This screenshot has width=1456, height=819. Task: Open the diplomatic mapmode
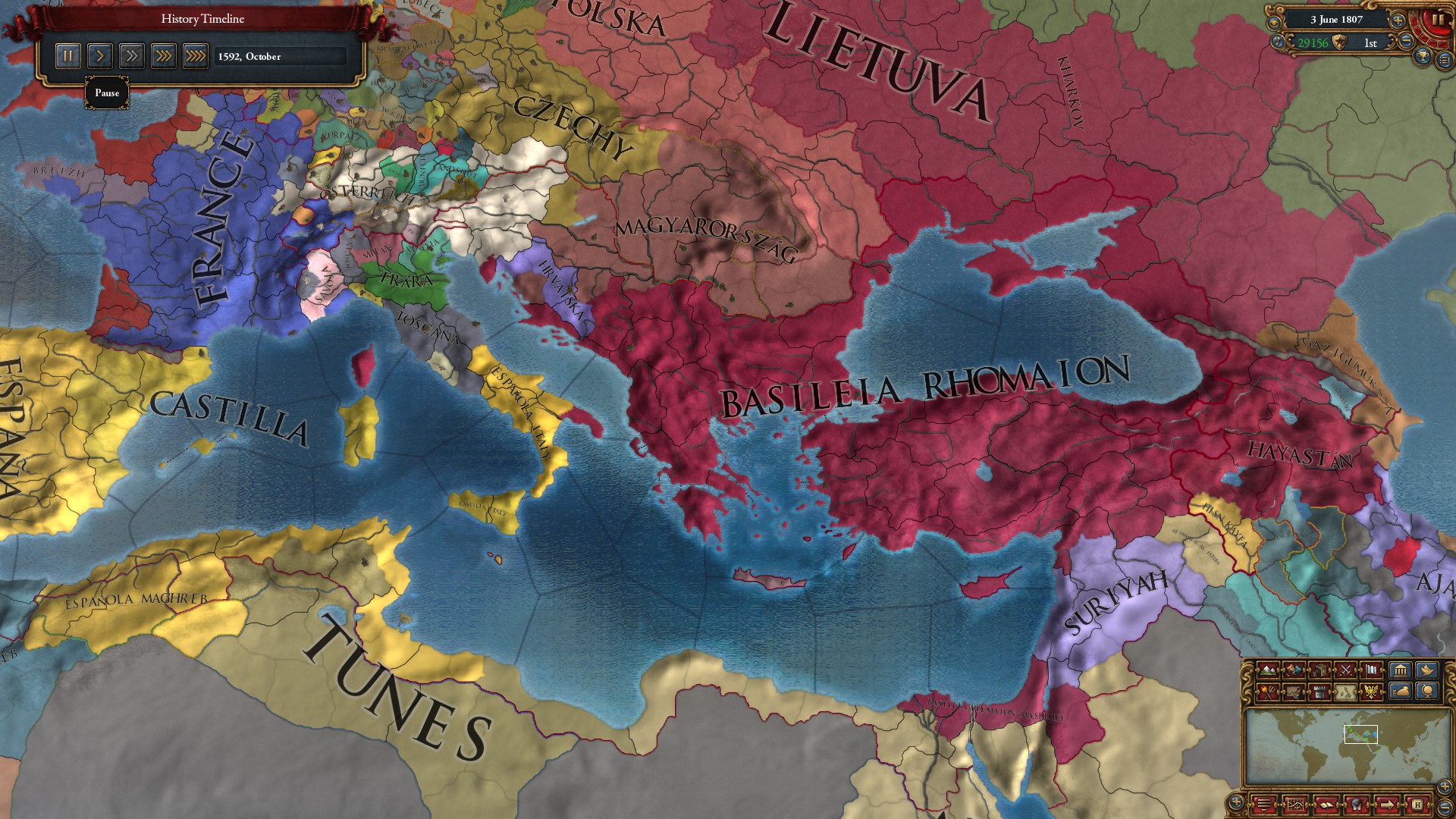pyautogui.click(x=1294, y=670)
